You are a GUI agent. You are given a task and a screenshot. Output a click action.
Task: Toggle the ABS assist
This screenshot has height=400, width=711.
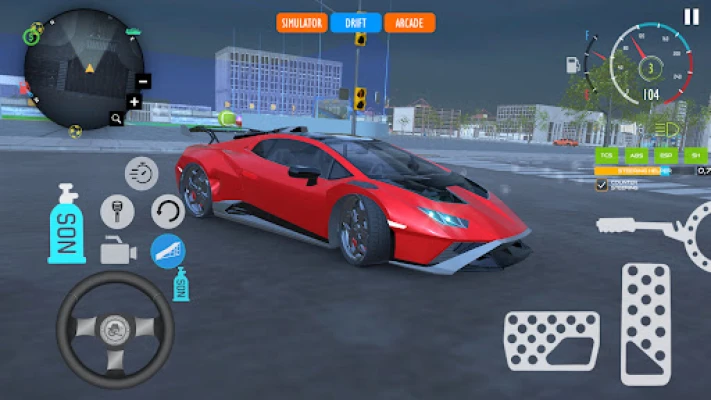point(636,155)
